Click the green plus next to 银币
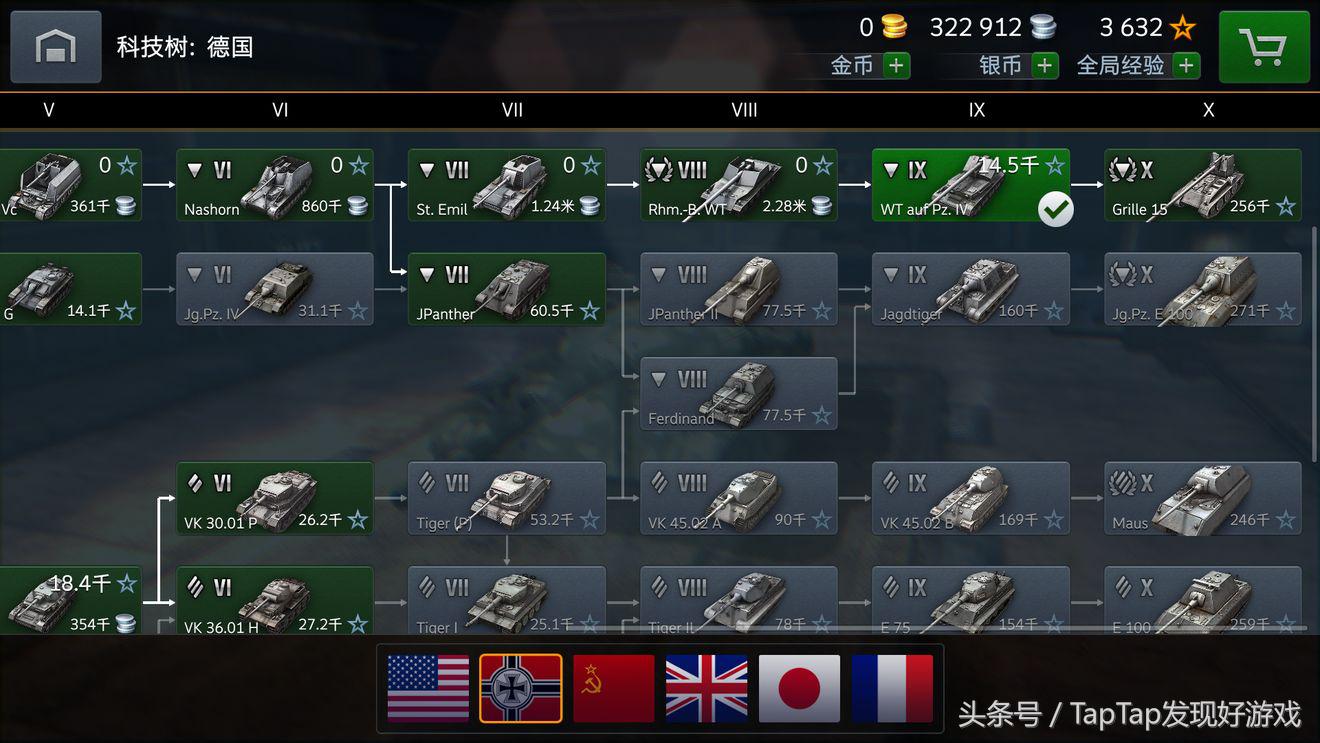 pyautogui.click(x=1046, y=65)
